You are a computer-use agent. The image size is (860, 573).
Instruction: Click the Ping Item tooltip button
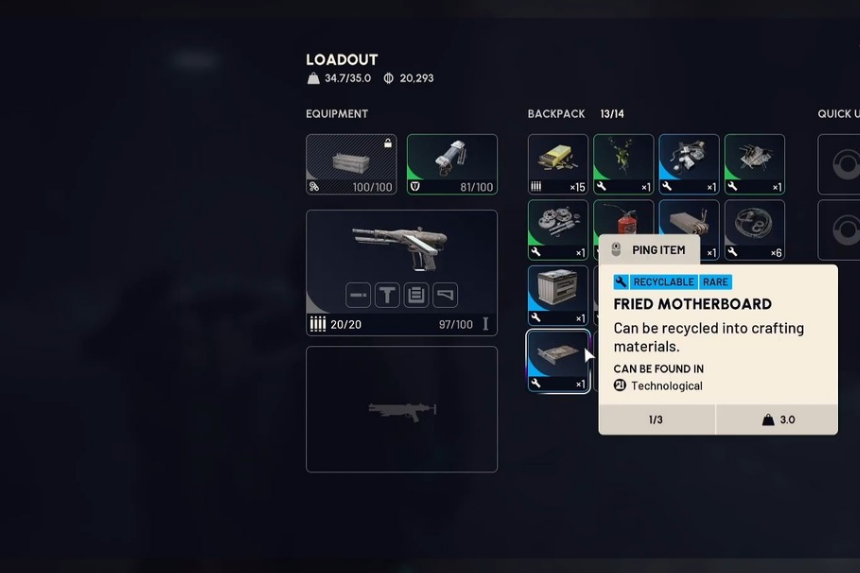coord(648,249)
